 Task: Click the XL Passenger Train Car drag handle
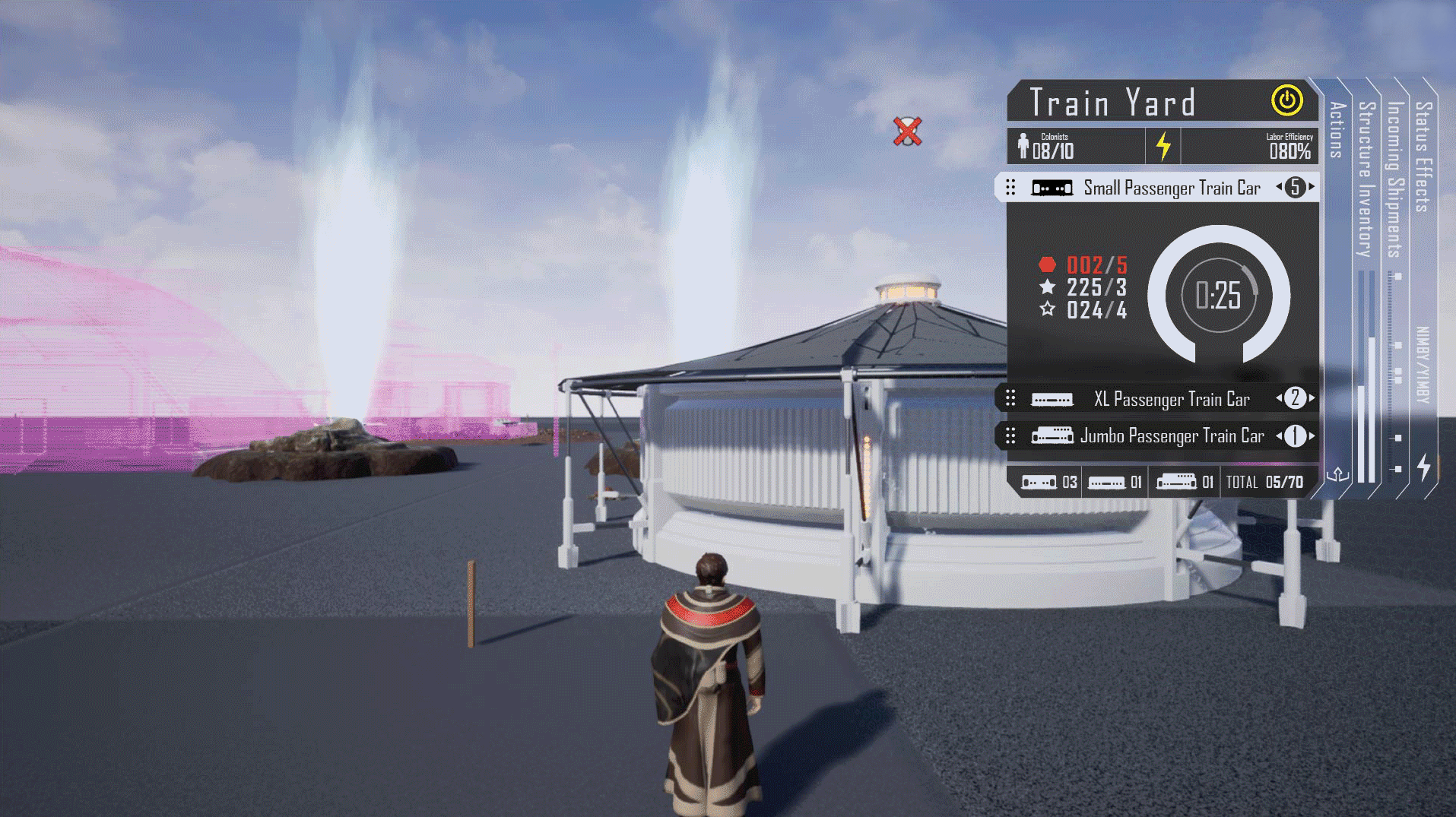pos(1010,398)
